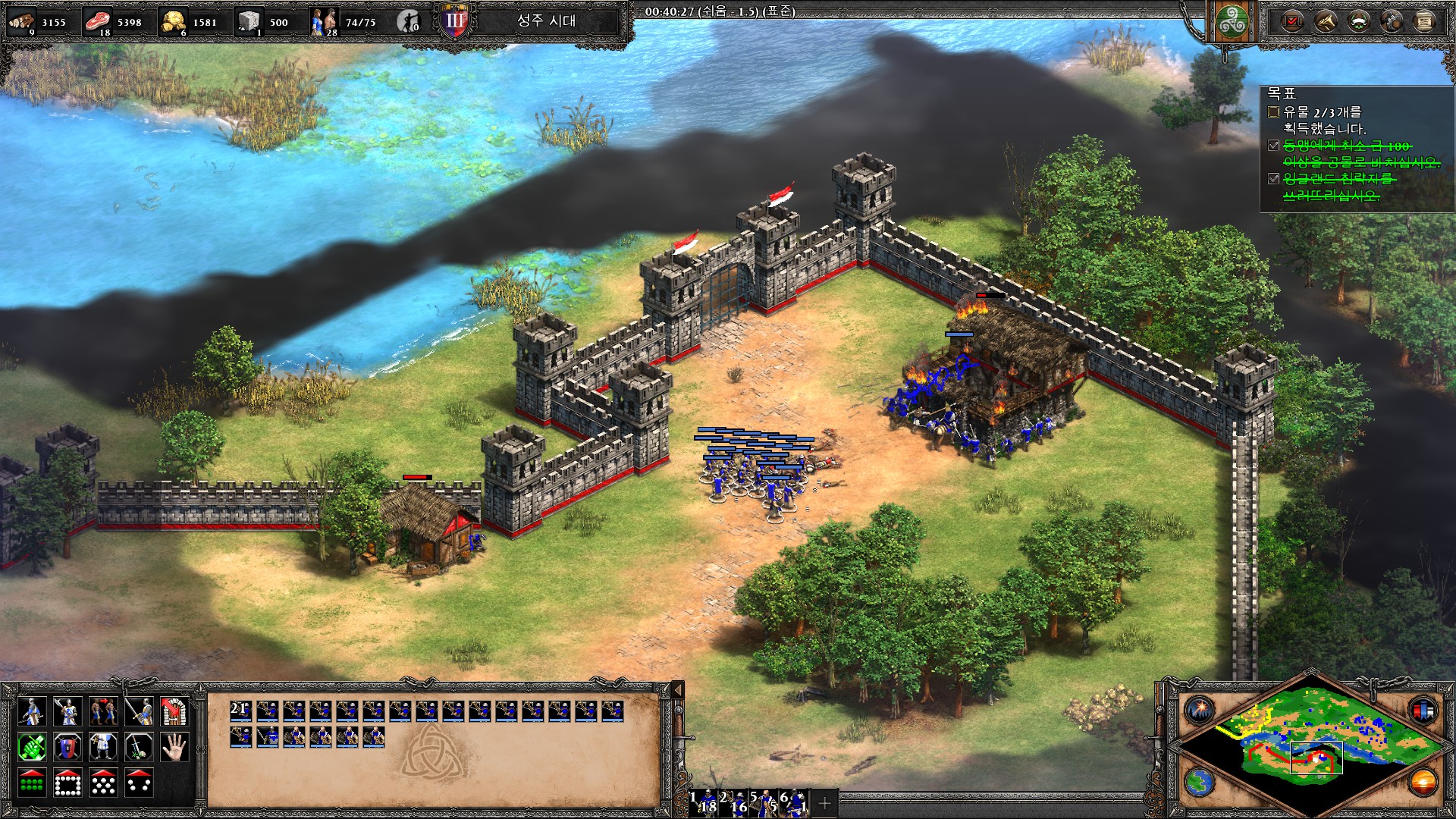Add a control group with the plus button
The image size is (1456, 819).
point(825,802)
